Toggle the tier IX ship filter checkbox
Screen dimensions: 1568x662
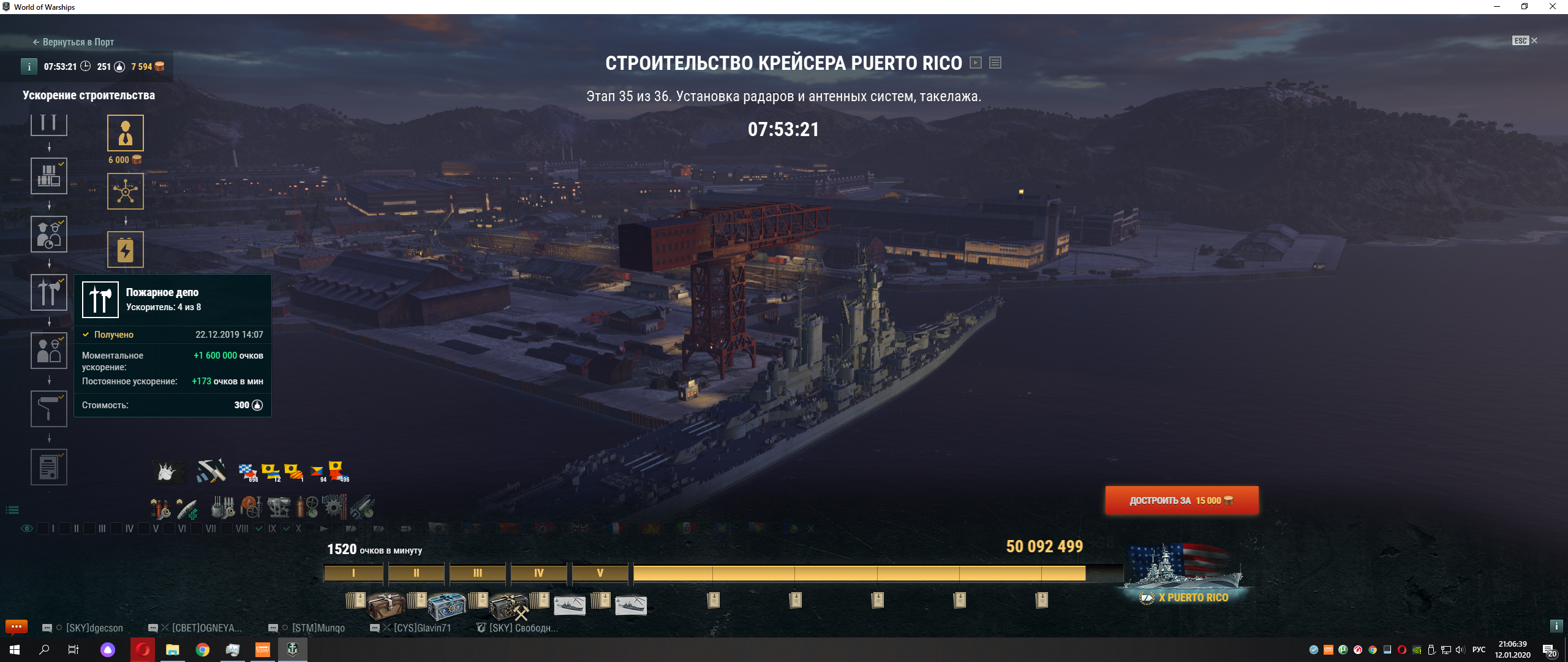point(260,528)
